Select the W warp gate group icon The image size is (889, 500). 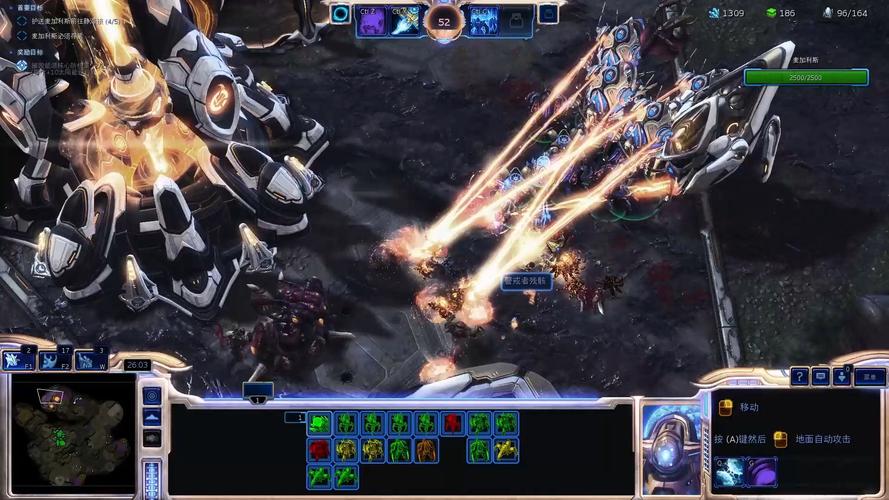[x=91, y=360]
